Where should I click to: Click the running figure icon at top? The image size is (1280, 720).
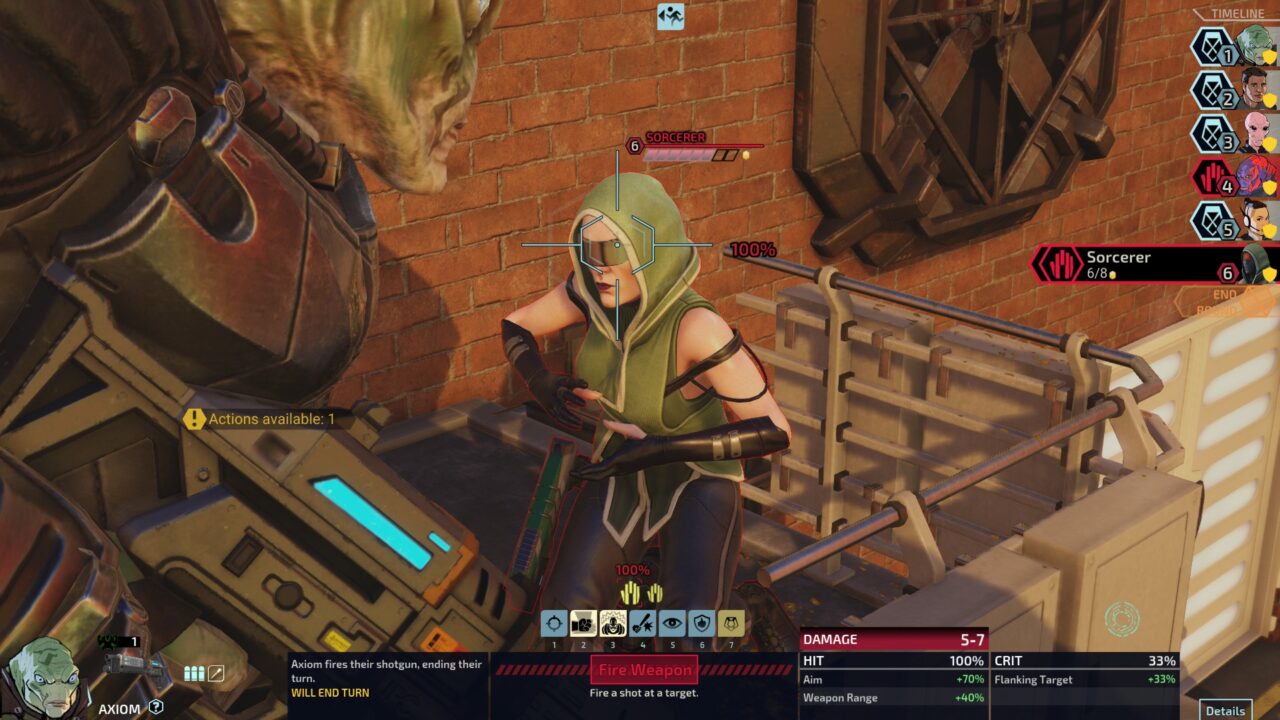[670, 16]
